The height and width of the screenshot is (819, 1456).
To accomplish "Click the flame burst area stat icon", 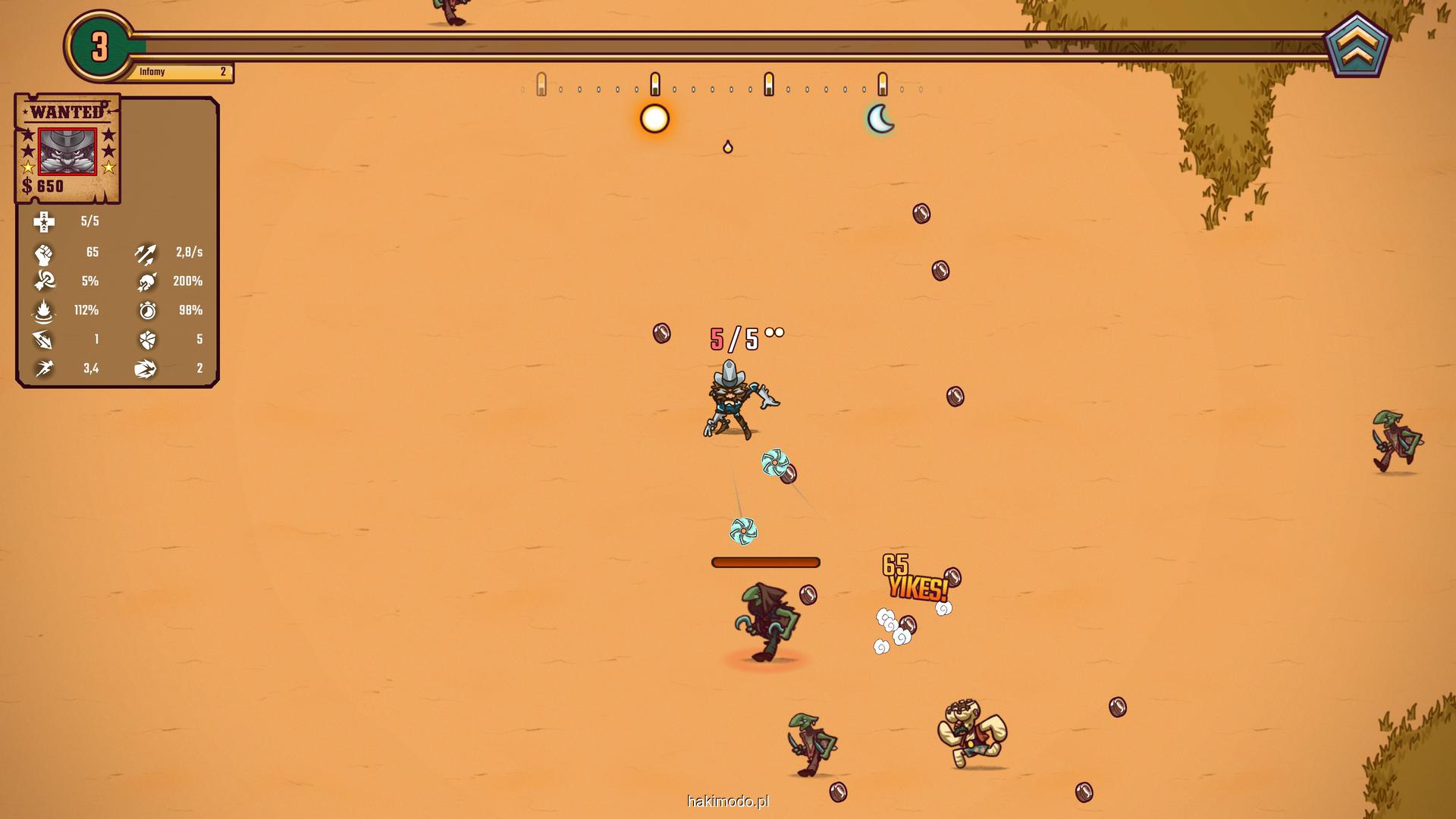I will pyautogui.click(x=44, y=310).
